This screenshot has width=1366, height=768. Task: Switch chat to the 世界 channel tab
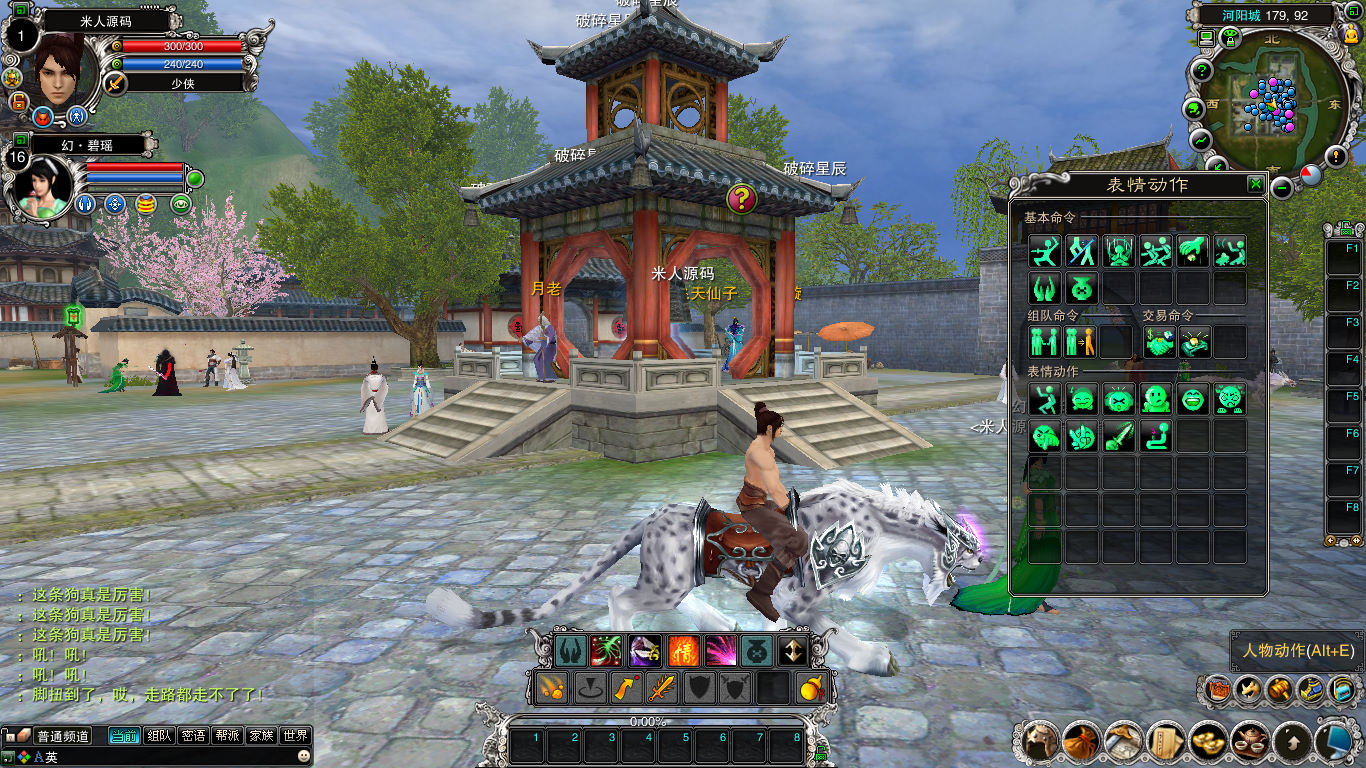pyautogui.click(x=296, y=736)
